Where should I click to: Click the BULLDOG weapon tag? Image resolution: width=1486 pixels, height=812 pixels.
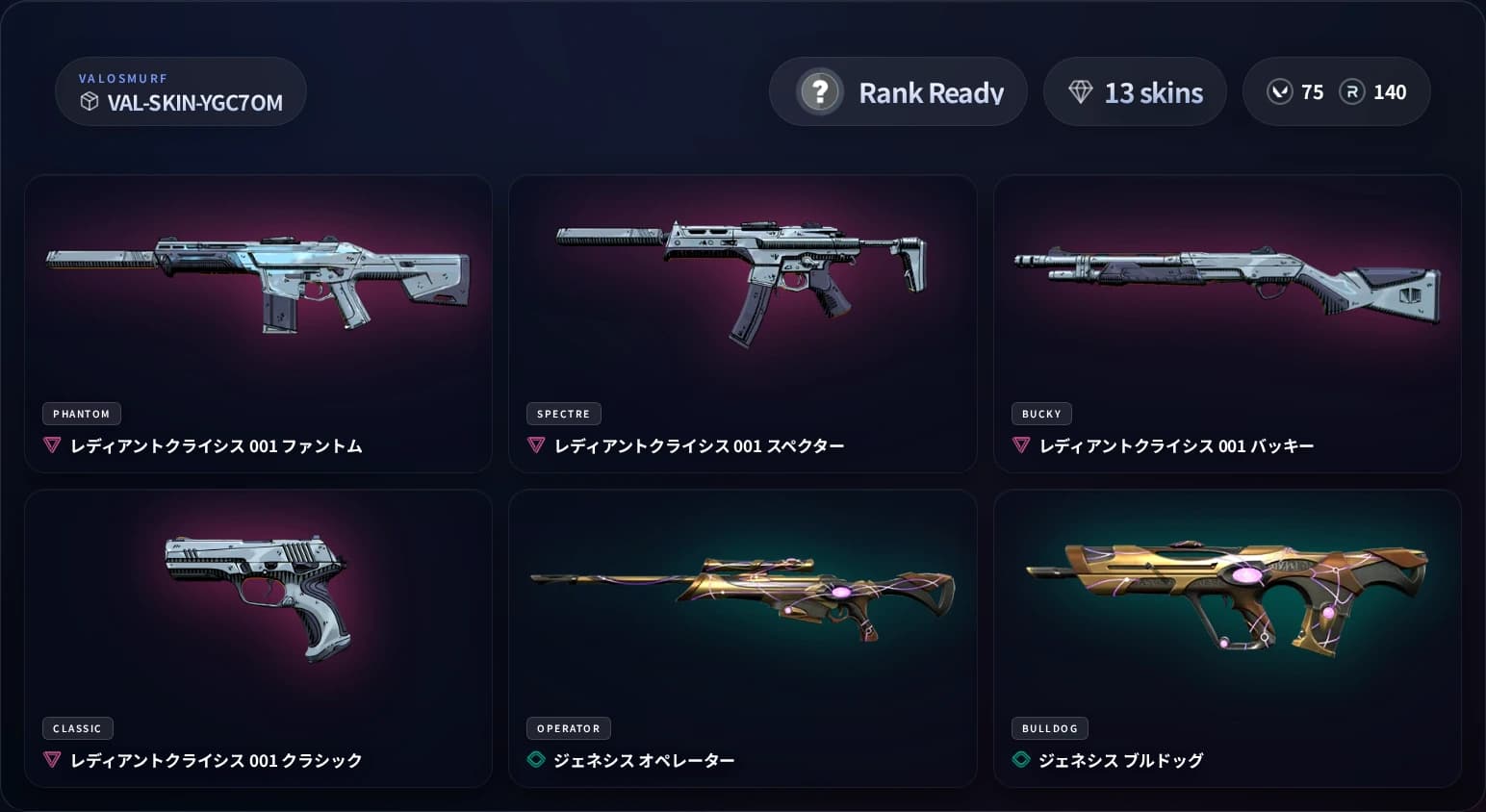(1049, 728)
